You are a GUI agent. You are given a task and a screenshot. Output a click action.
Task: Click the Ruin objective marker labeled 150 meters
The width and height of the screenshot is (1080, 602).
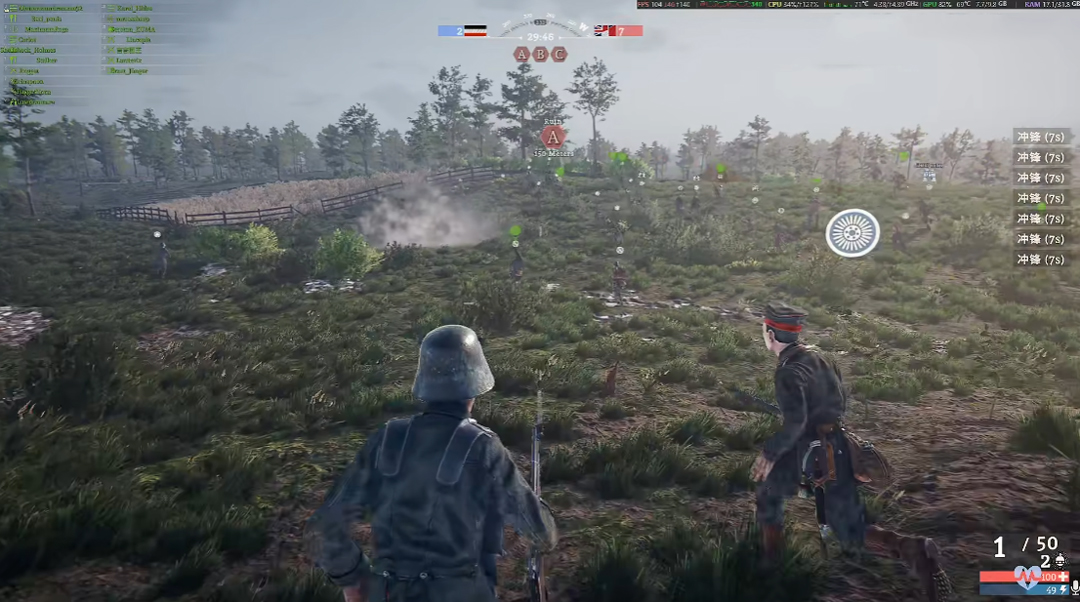tap(553, 138)
